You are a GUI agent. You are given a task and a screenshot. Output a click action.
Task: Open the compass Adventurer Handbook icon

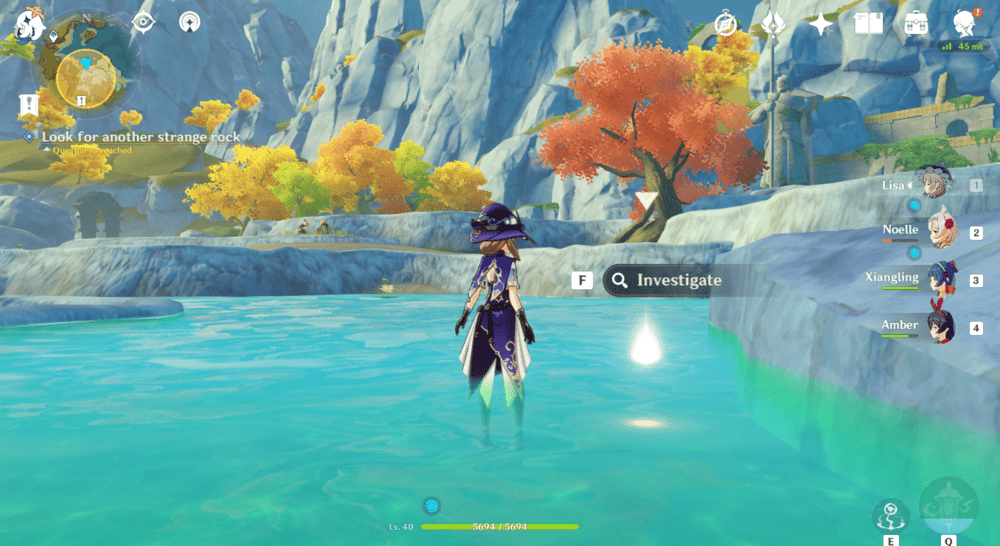[726, 24]
